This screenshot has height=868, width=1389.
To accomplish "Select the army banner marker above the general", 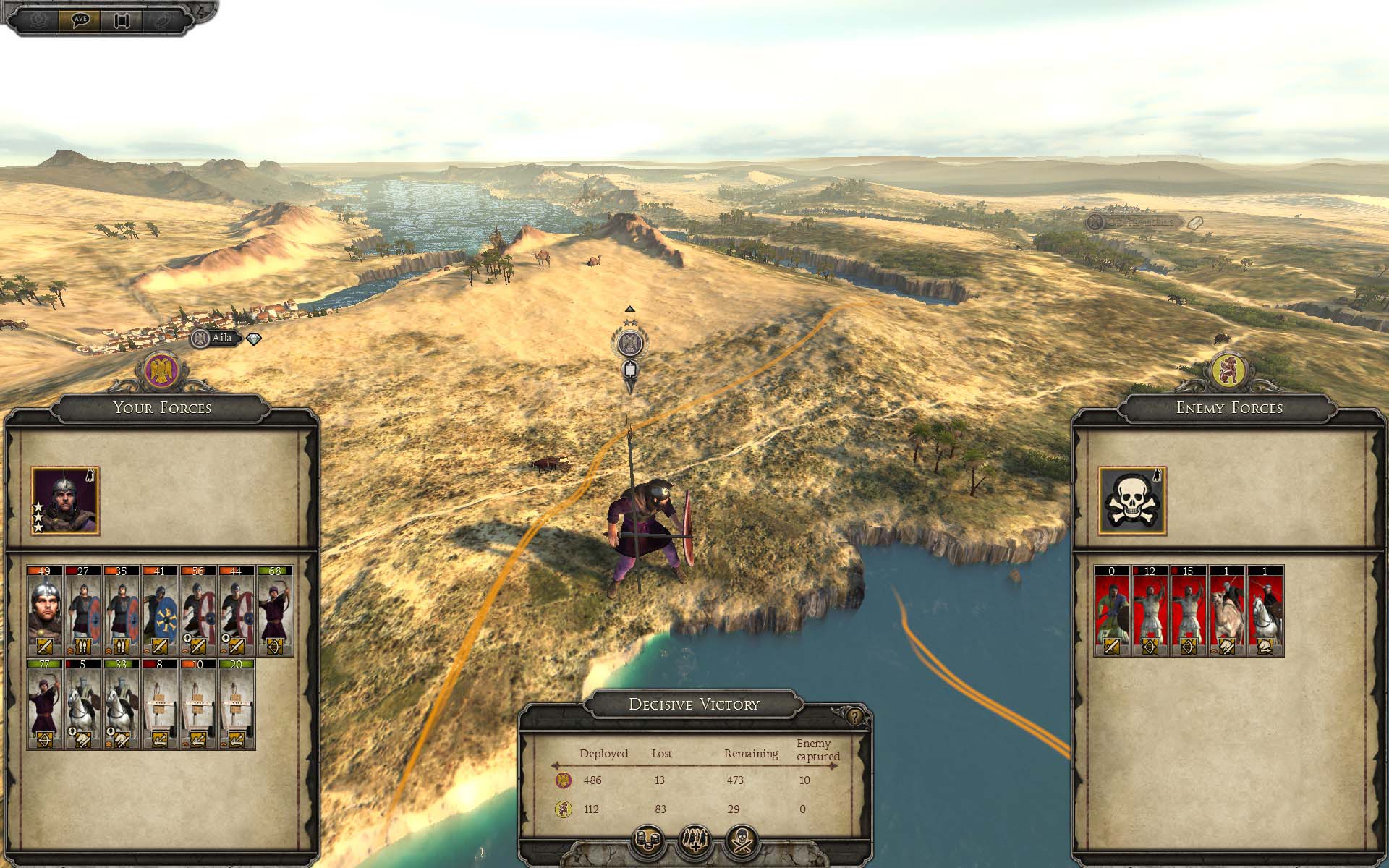I will click(630, 345).
